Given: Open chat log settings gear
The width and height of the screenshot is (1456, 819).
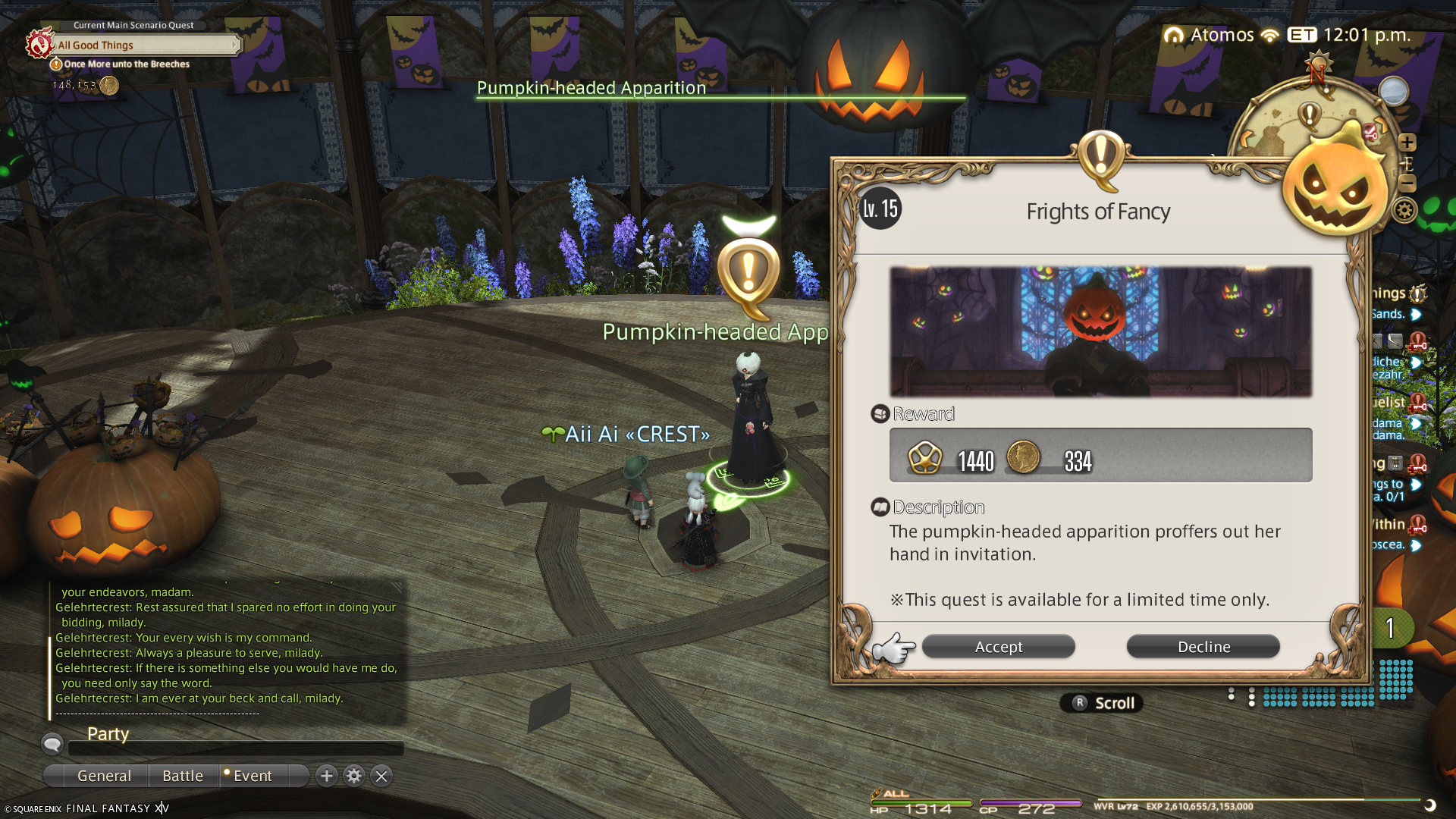Looking at the screenshot, I should 354,776.
